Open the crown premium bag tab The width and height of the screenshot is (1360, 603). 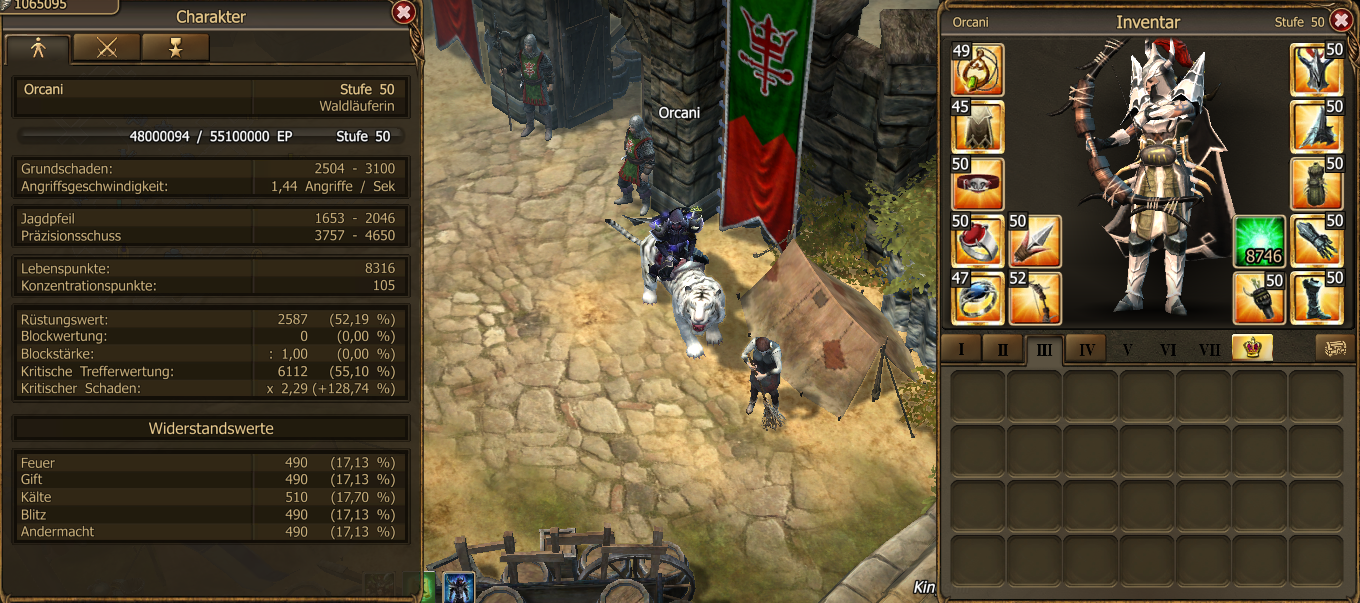[x=1252, y=348]
